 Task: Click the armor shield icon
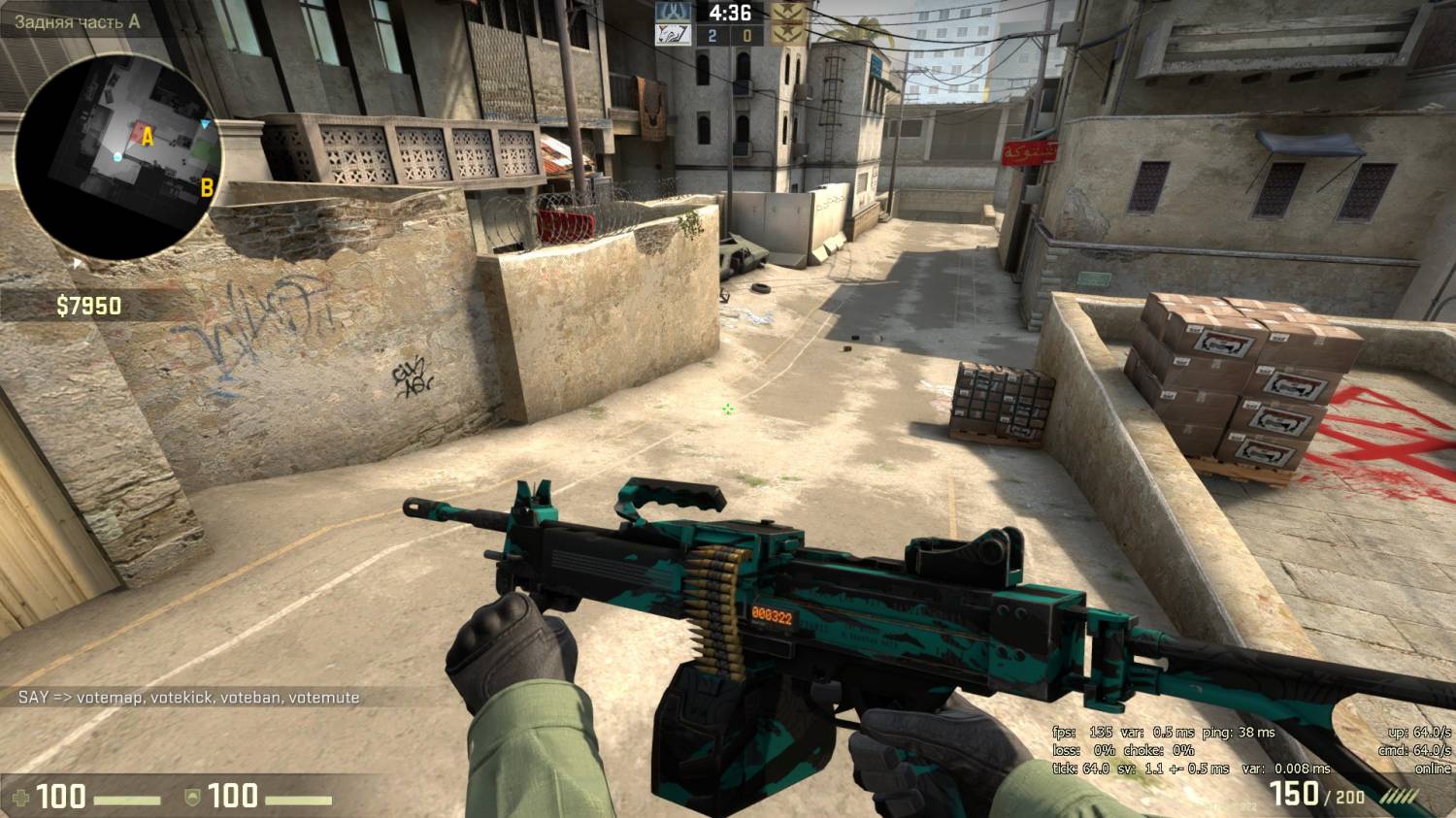tap(192, 798)
